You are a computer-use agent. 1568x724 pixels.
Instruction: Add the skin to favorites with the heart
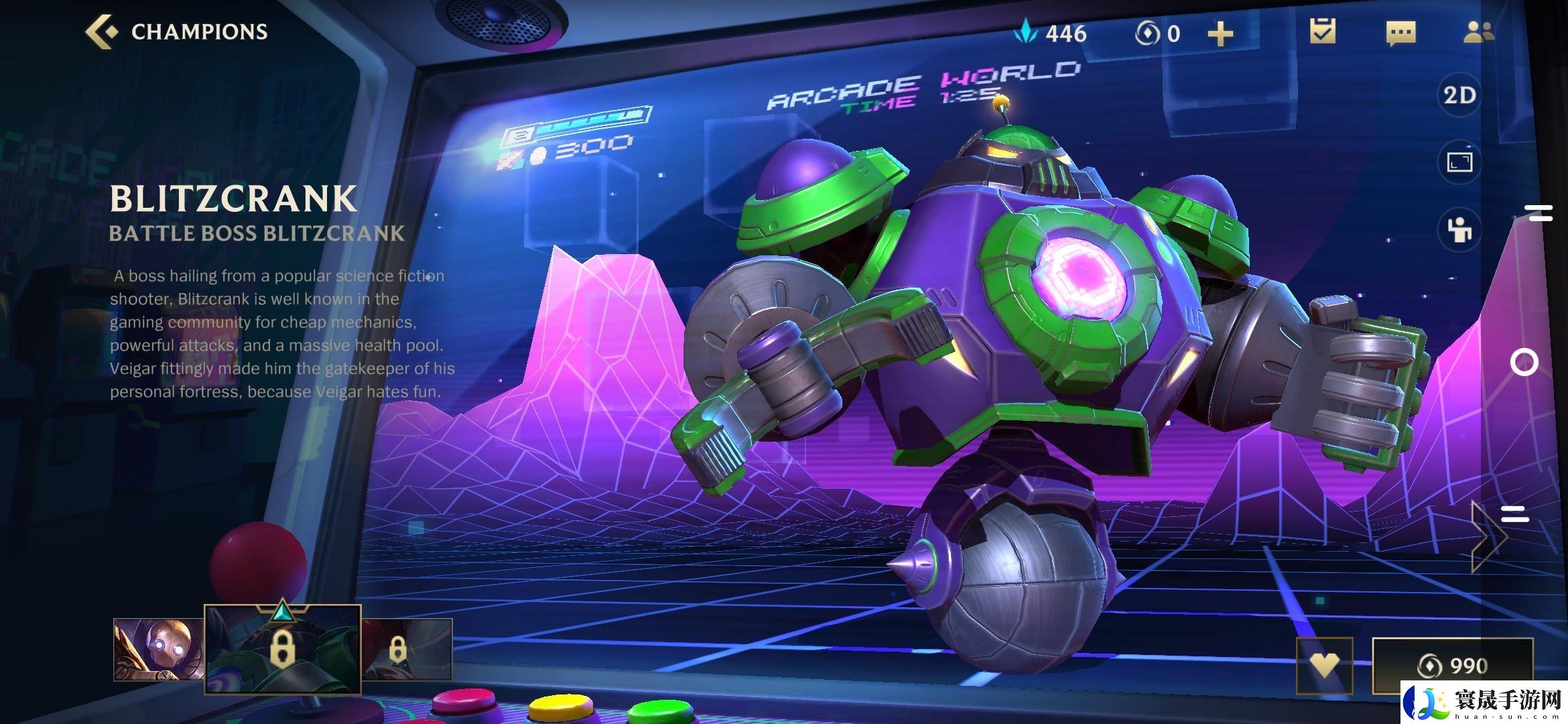click(1324, 665)
